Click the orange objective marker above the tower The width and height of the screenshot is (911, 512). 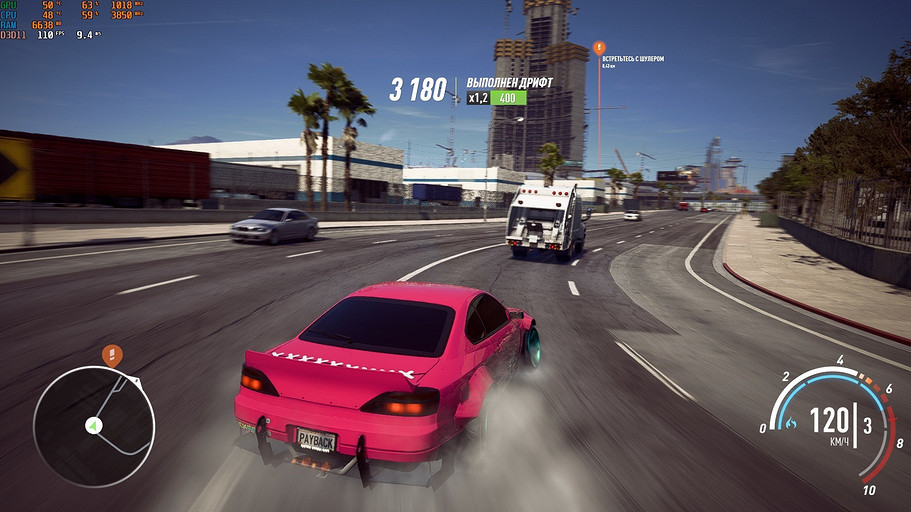[x=599, y=47]
